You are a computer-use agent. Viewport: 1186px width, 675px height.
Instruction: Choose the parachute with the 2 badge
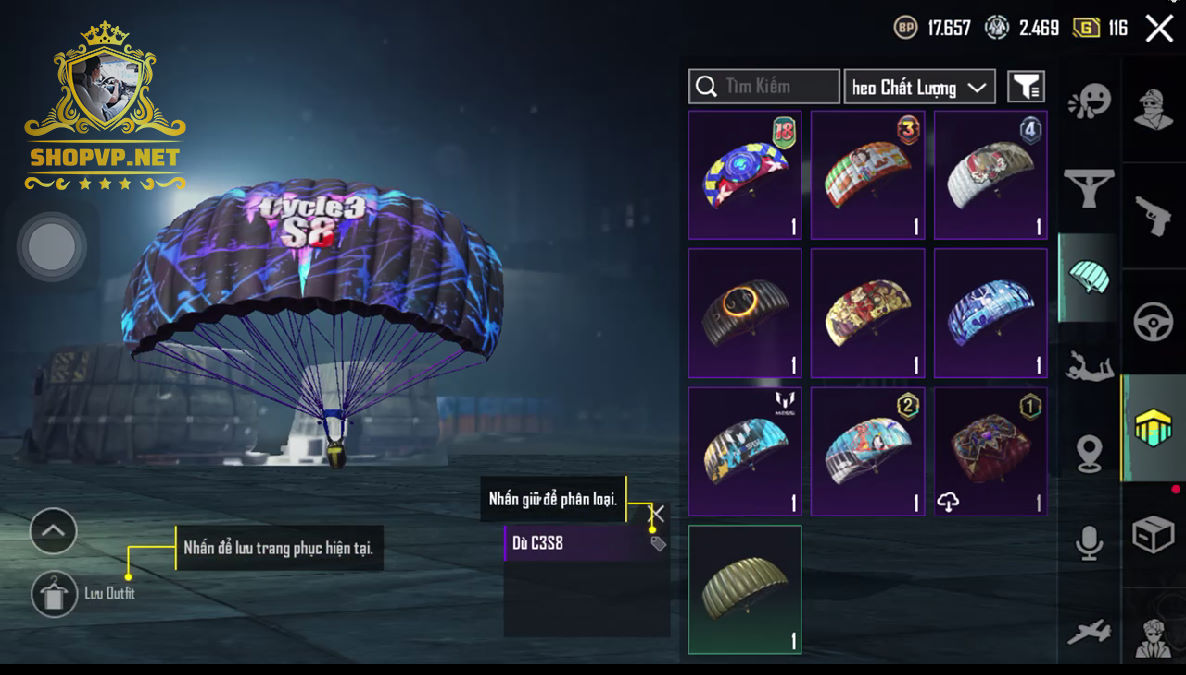868,451
